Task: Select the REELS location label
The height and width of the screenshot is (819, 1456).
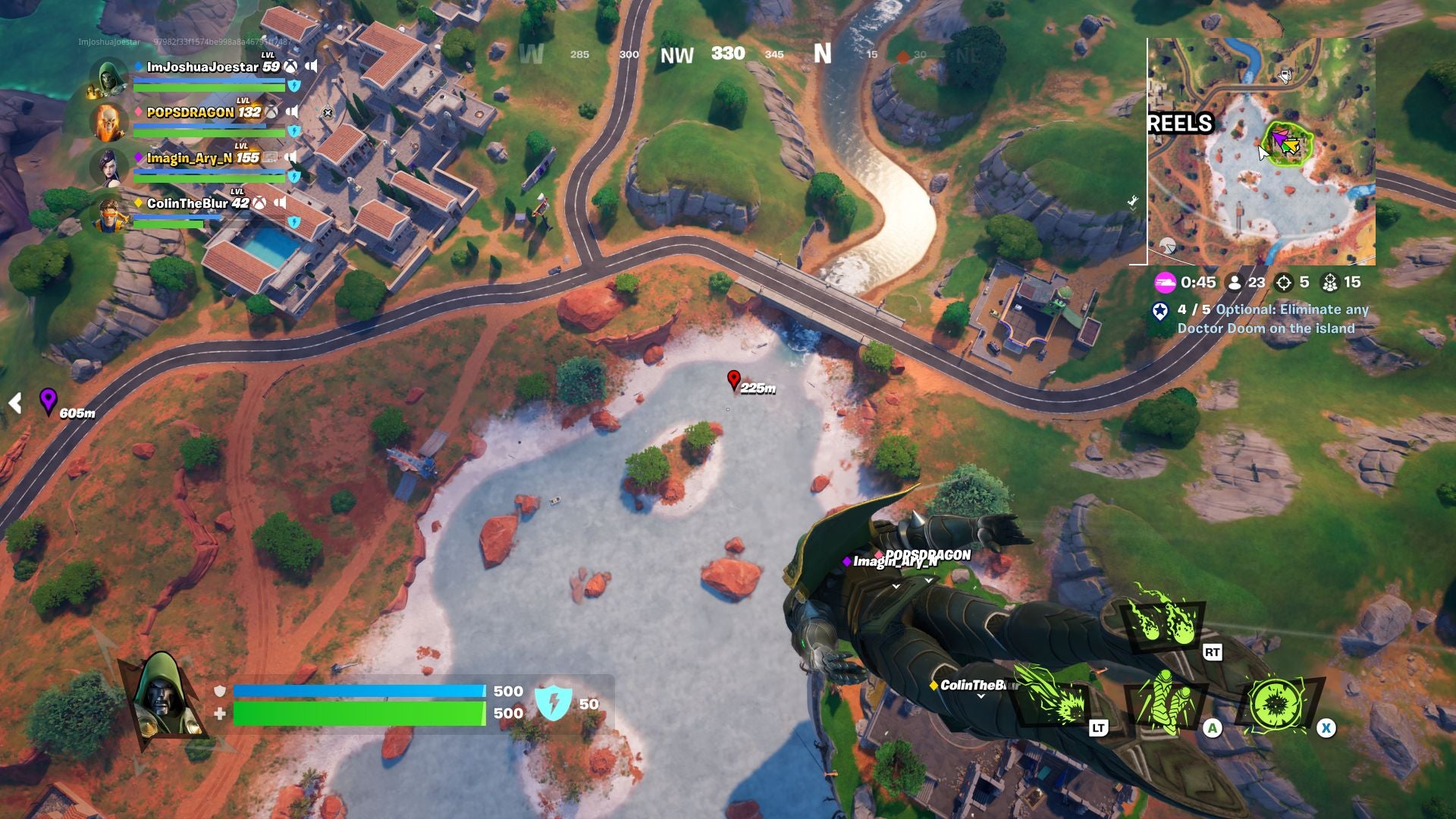Action: point(1180,121)
